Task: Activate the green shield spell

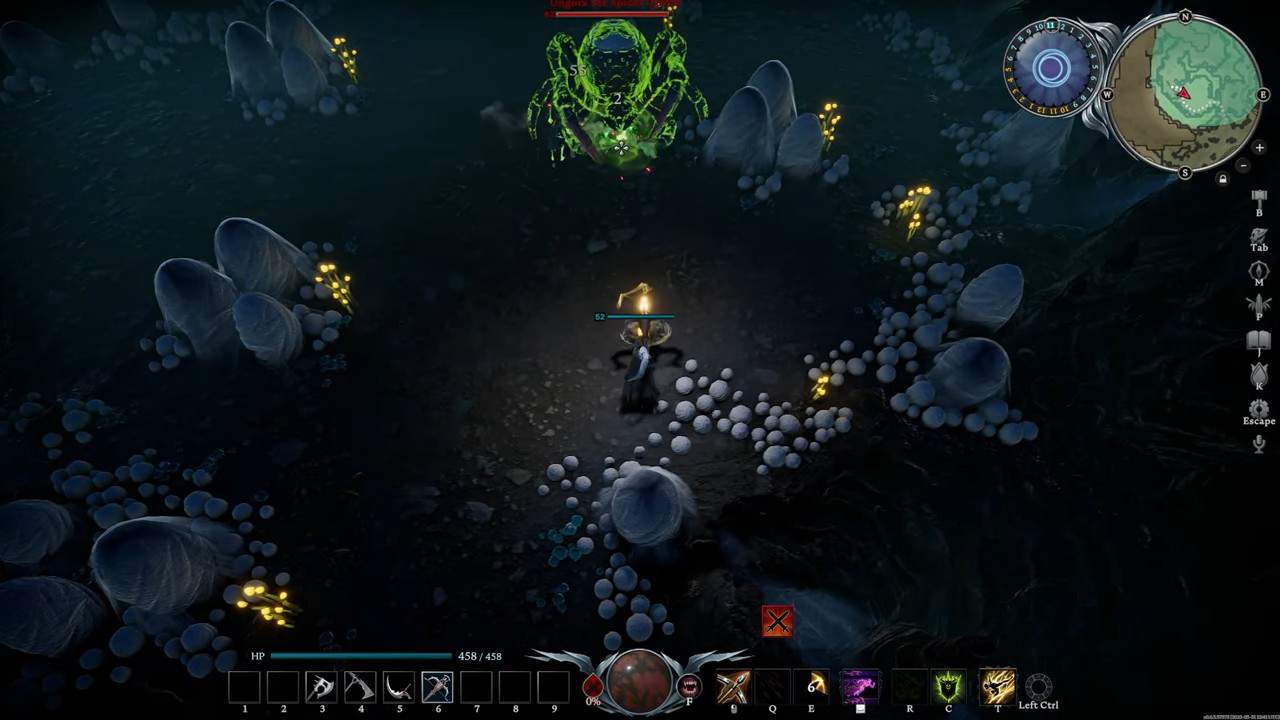Action: 948,687
